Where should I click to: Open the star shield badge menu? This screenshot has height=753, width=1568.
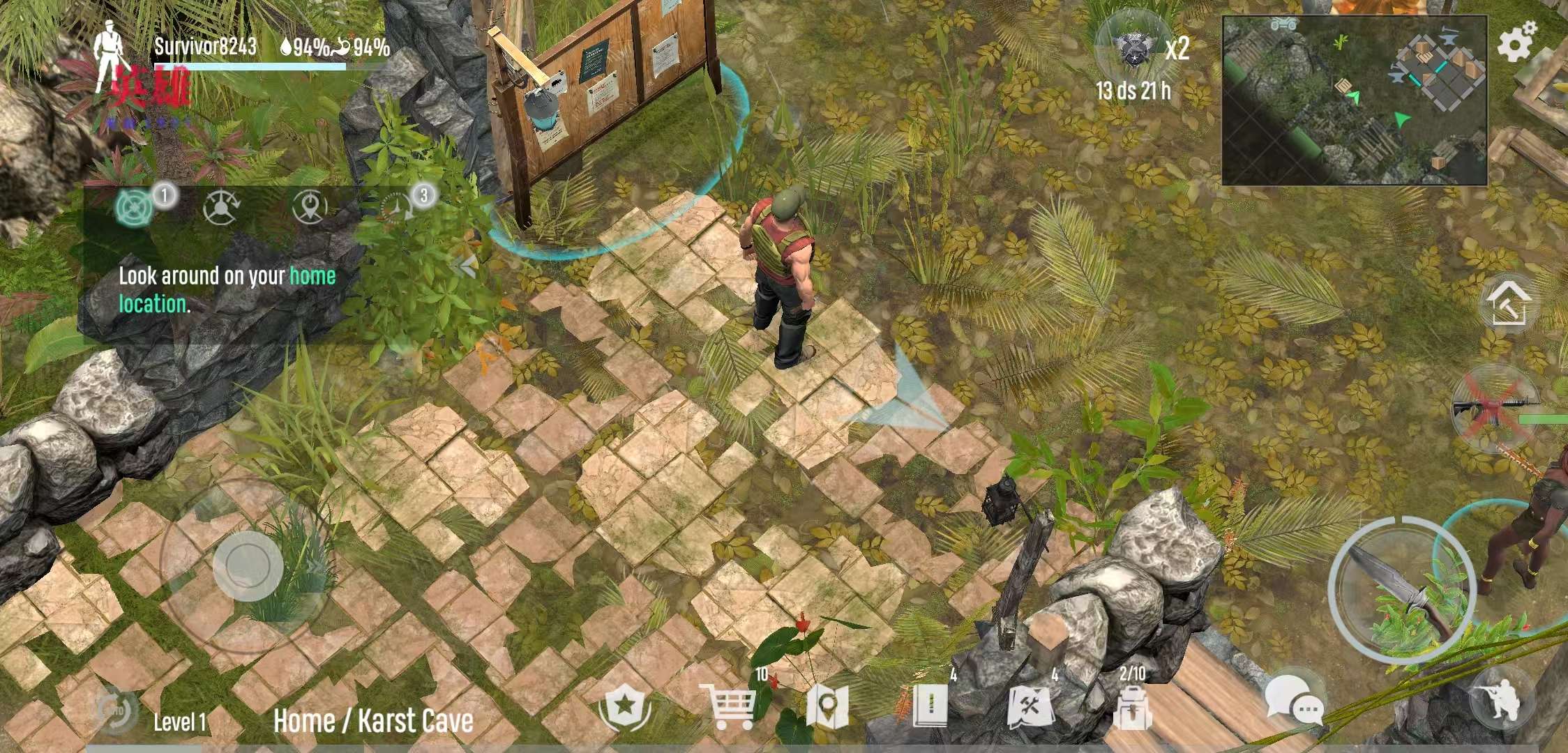[625, 706]
